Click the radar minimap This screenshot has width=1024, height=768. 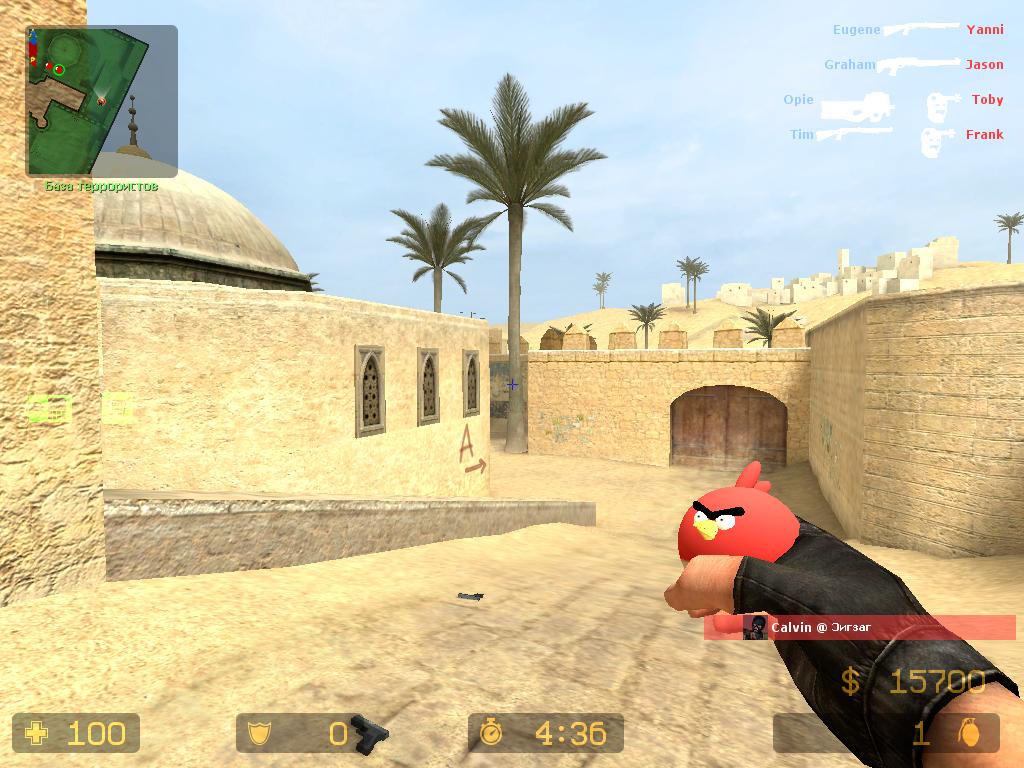tap(101, 101)
